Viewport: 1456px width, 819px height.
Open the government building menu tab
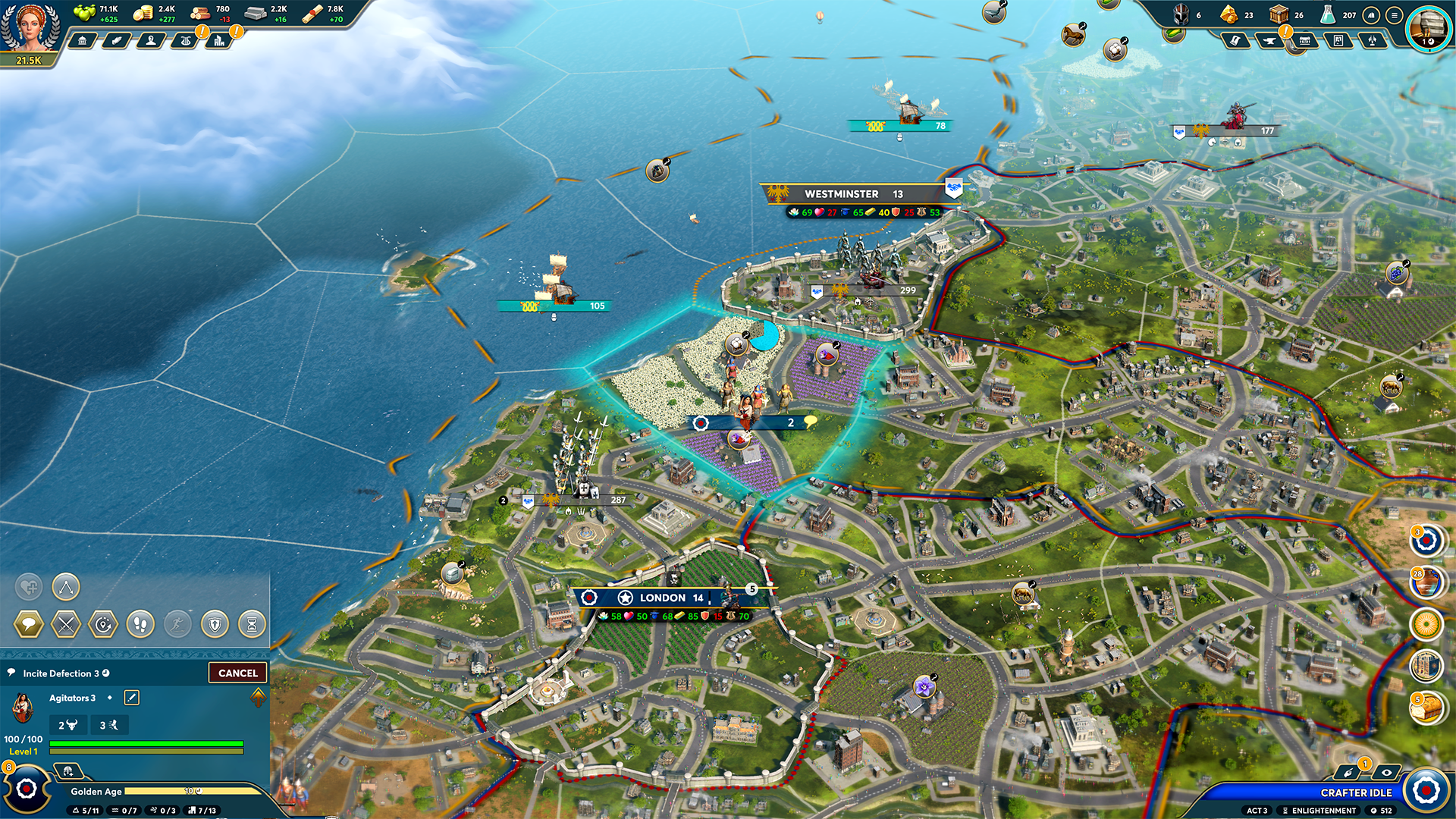coord(82,40)
